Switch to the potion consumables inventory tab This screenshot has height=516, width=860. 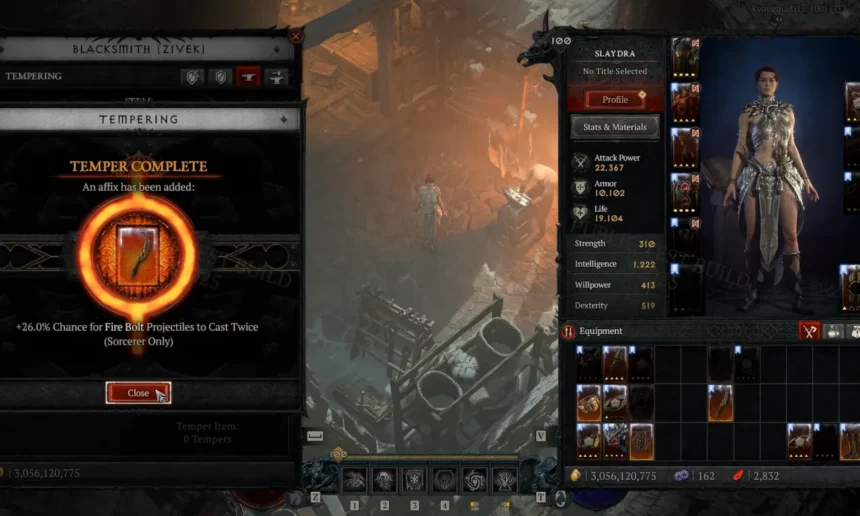click(834, 331)
